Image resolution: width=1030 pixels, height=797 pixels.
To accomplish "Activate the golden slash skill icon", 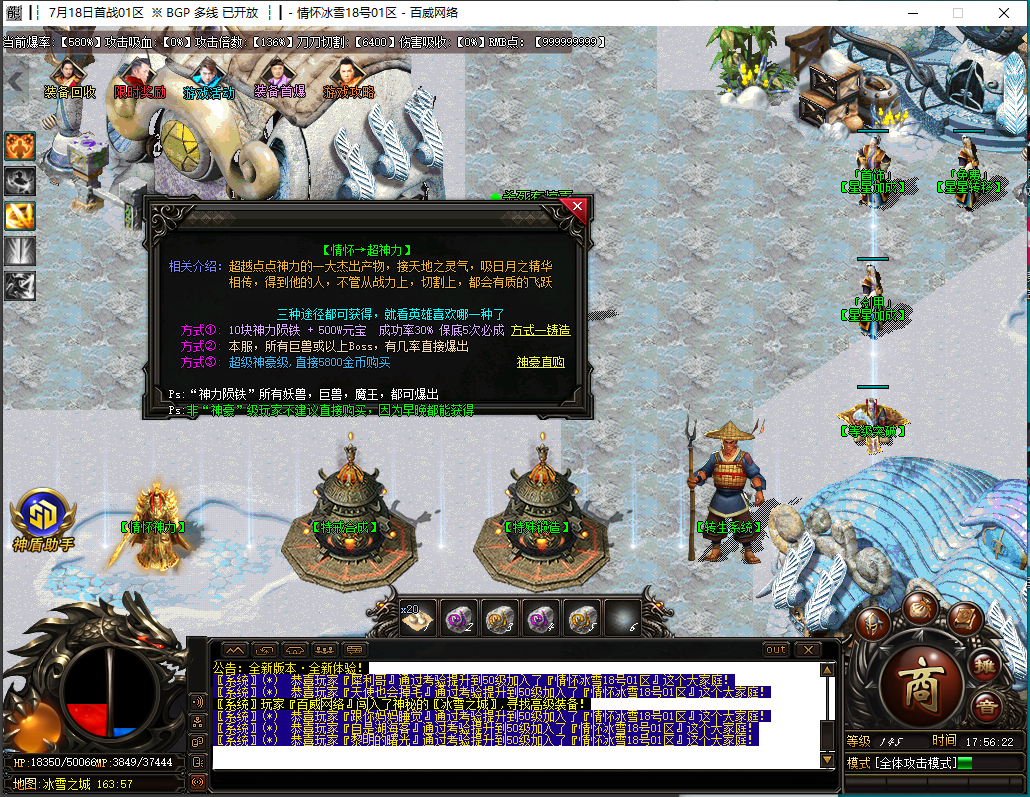I will [x=20, y=215].
